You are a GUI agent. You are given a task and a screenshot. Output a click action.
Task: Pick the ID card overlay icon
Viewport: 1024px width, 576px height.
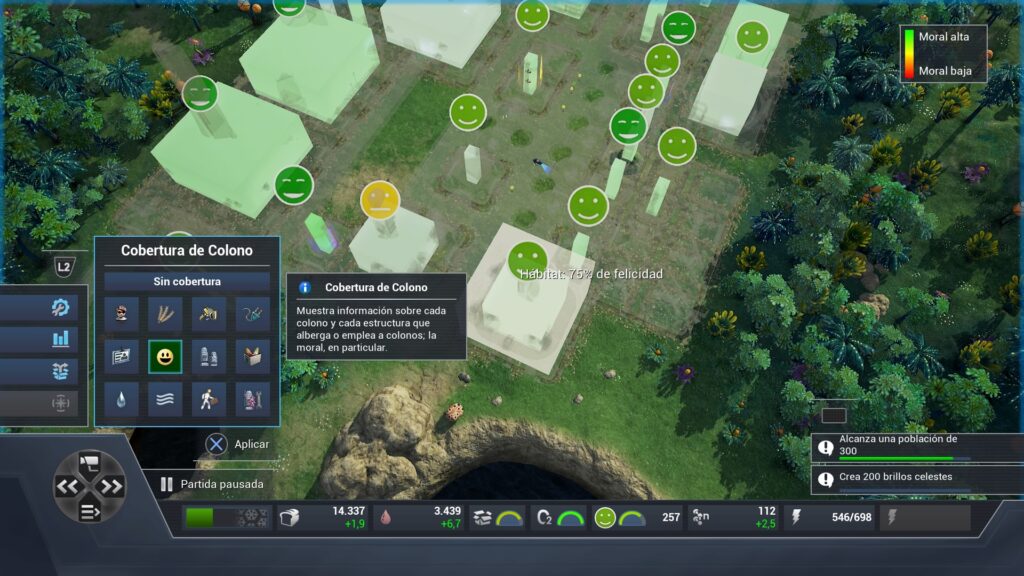coord(122,356)
